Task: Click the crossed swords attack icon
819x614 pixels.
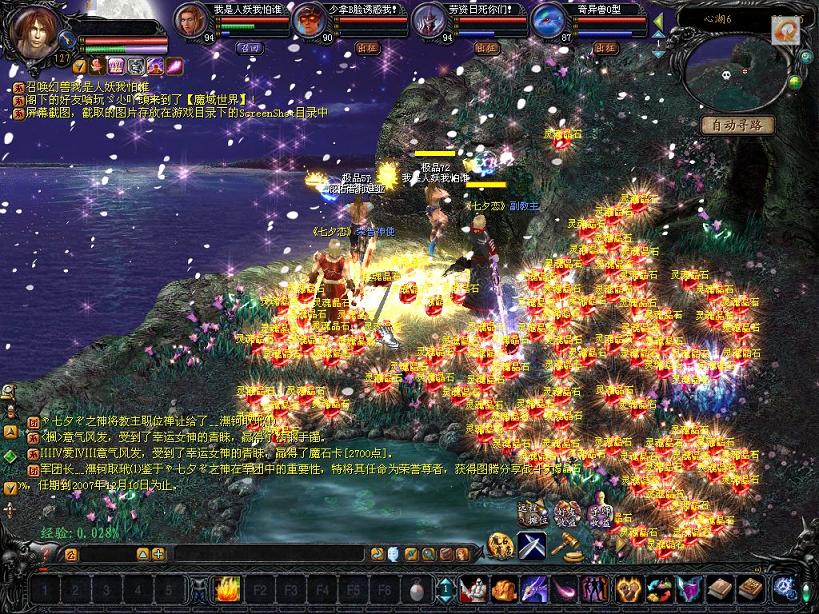Action: (531, 545)
